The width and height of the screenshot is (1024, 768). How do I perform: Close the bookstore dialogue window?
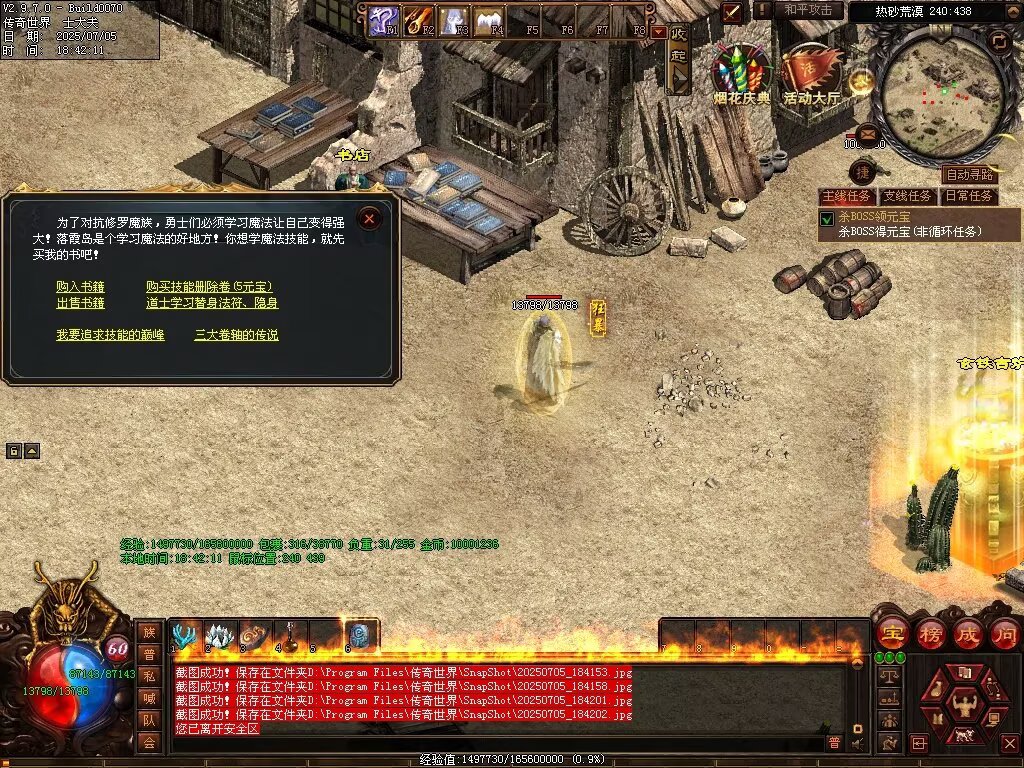click(370, 218)
